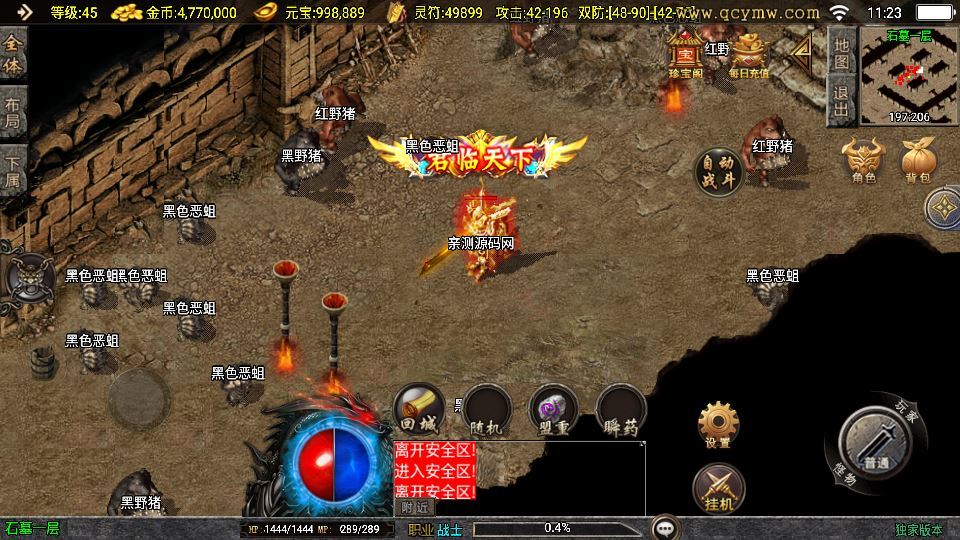Select the 全体 tab
960x540 pixels.
click(x=13, y=55)
